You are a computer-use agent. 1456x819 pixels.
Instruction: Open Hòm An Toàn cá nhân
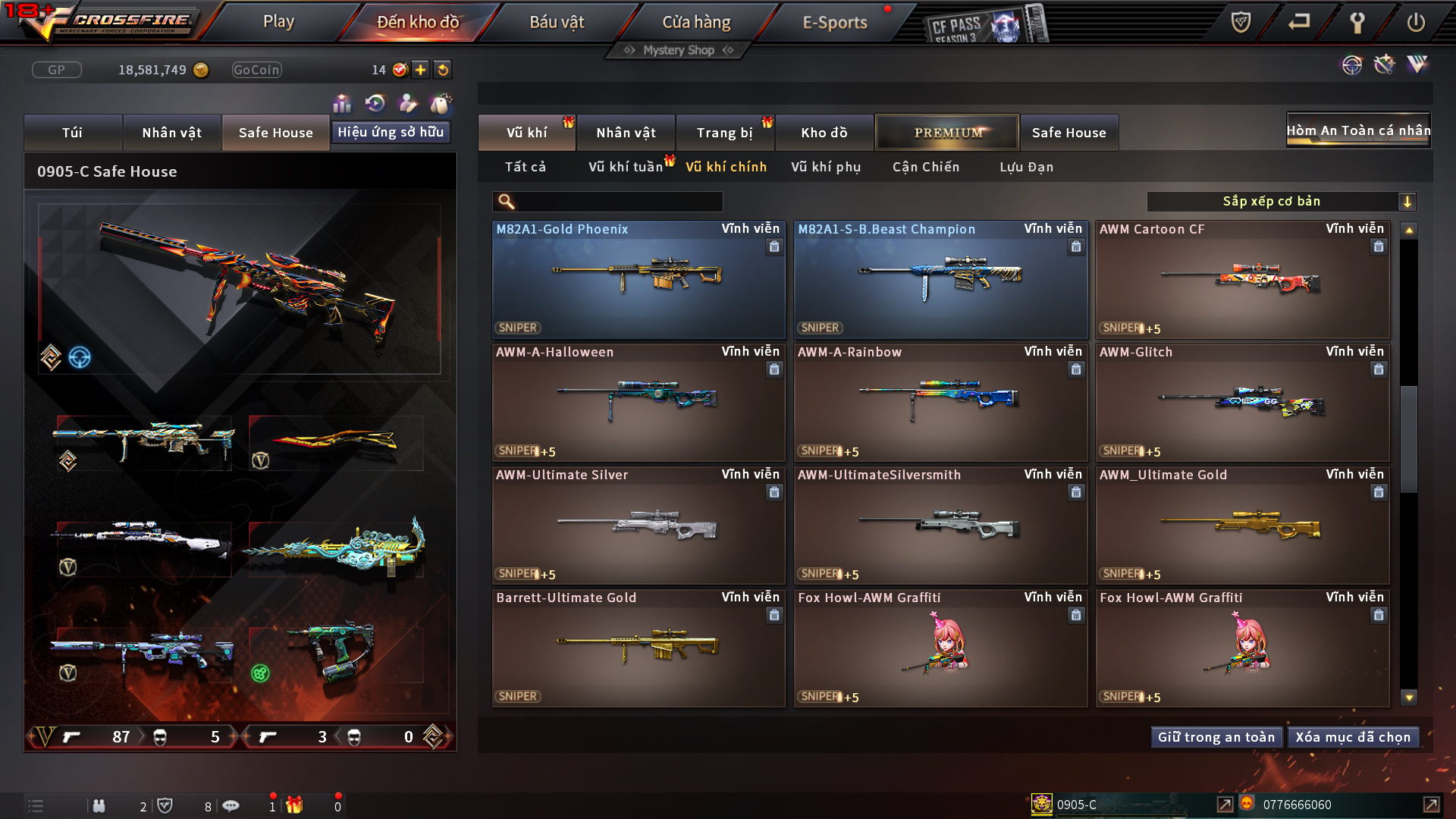pos(1357,130)
